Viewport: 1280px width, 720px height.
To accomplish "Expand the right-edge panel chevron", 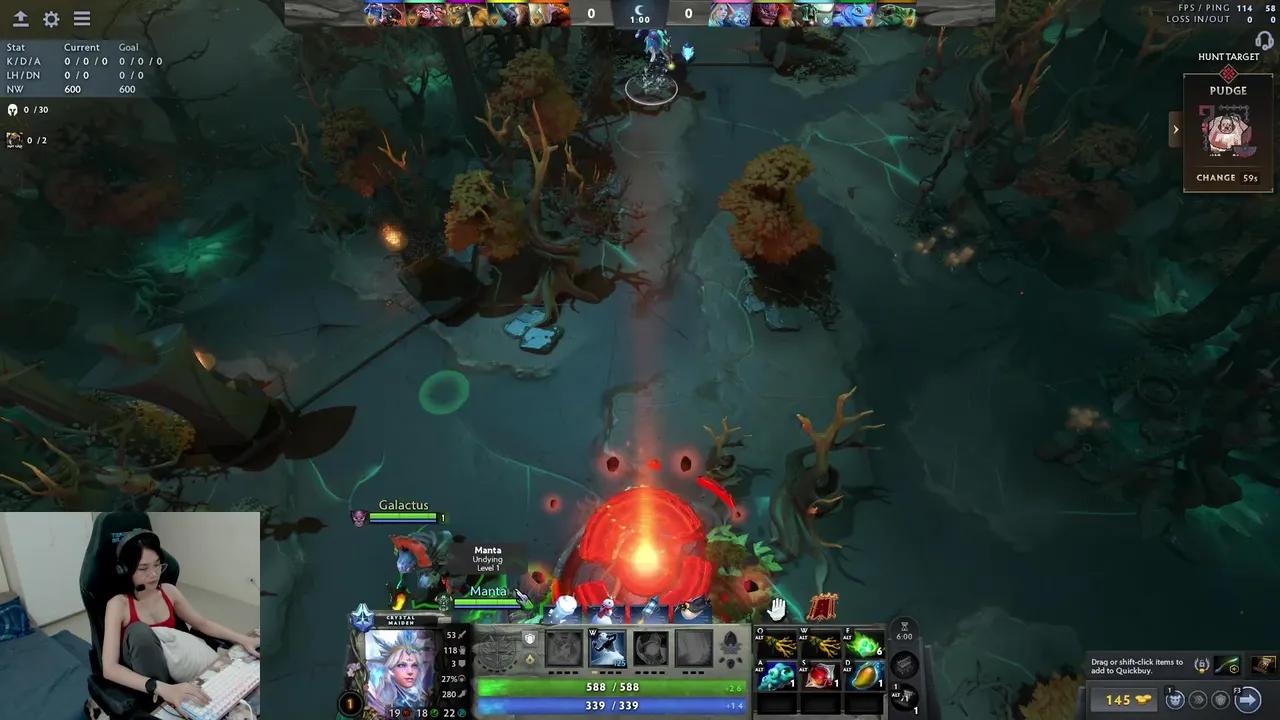I will tap(1176, 129).
